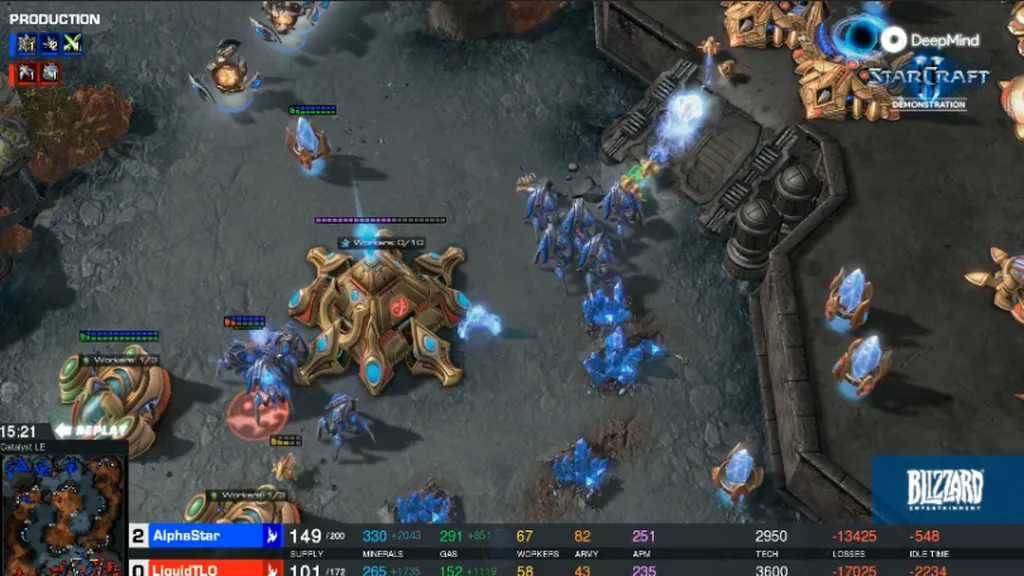
Task: Select the LiquidTLO player name bar
Action: (205, 568)
